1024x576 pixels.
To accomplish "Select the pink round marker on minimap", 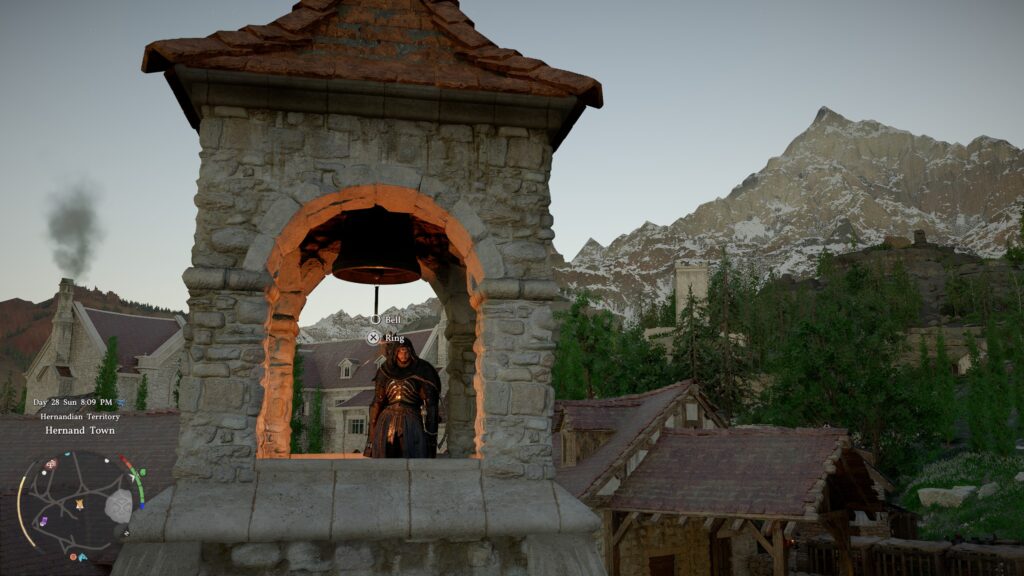I will coord(51,465).
